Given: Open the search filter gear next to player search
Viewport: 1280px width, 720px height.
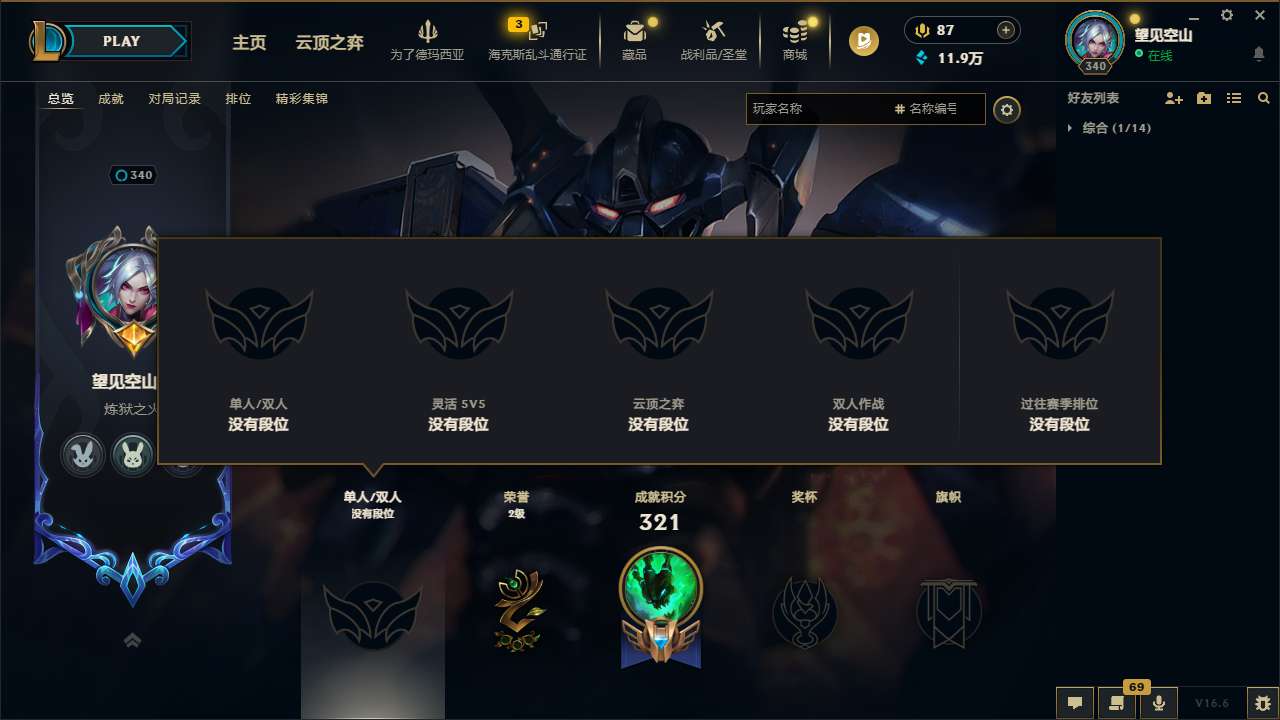Looking at the screenshot, I should (1007, 110).
